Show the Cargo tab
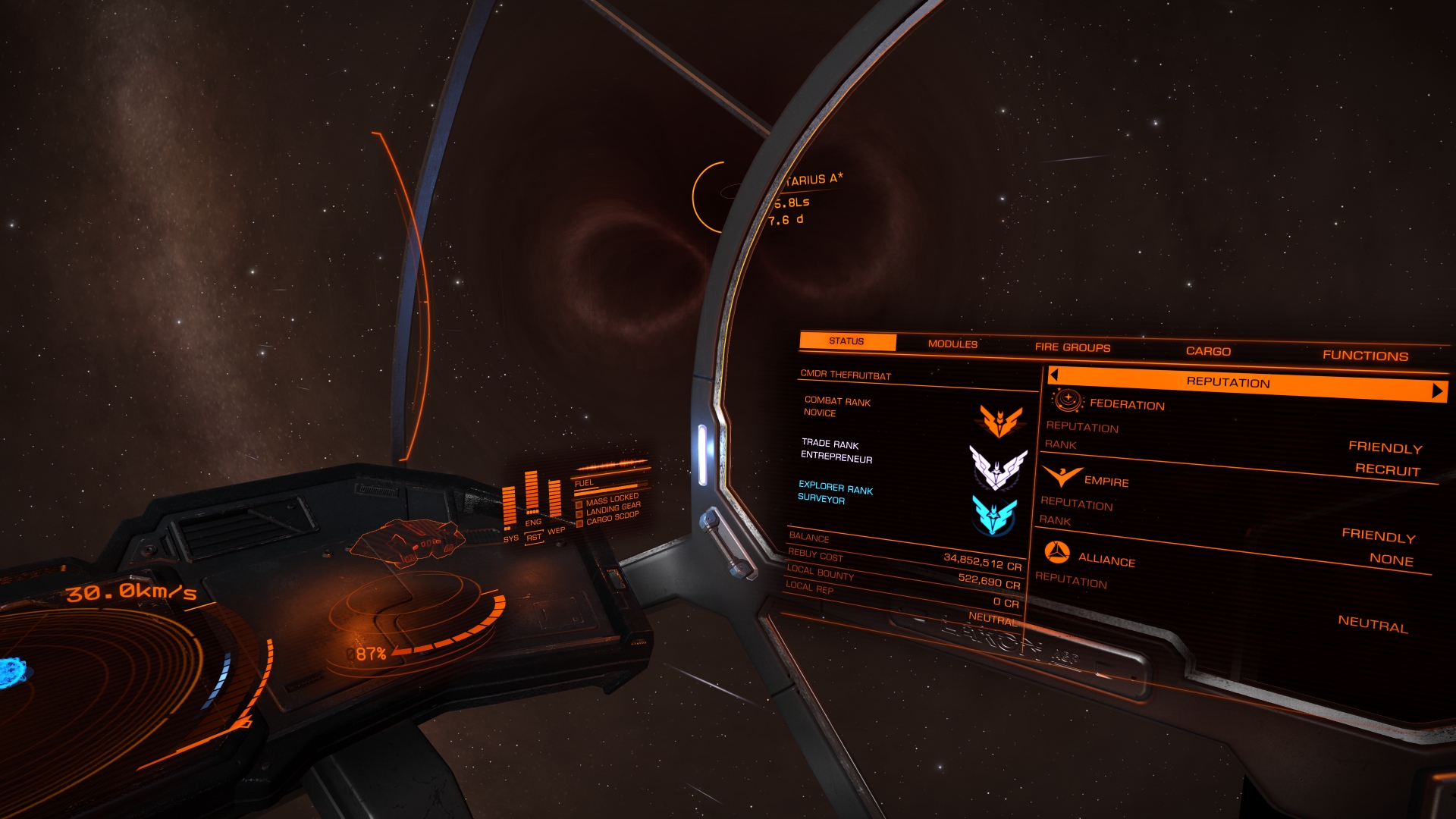This screenshot has height=819, width=1456. 1208,351
